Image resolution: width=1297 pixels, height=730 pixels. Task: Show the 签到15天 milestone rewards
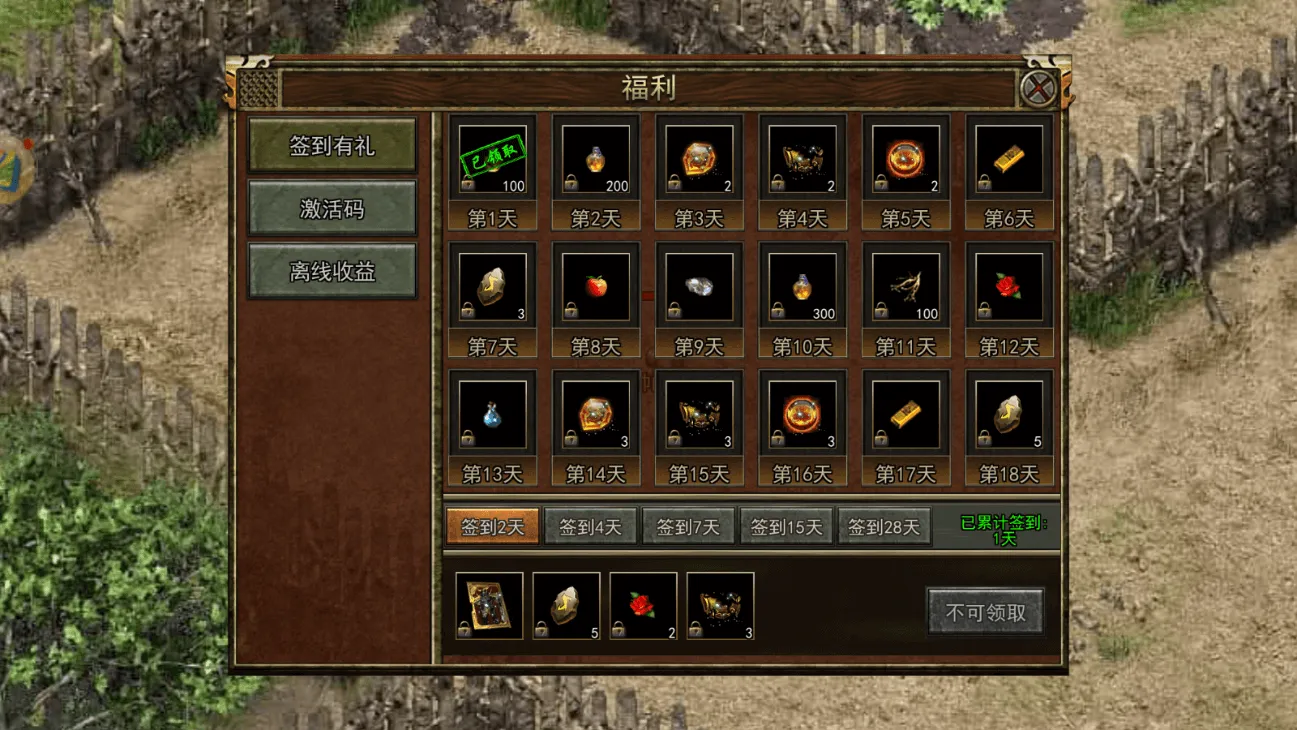(x=786, y=526)
